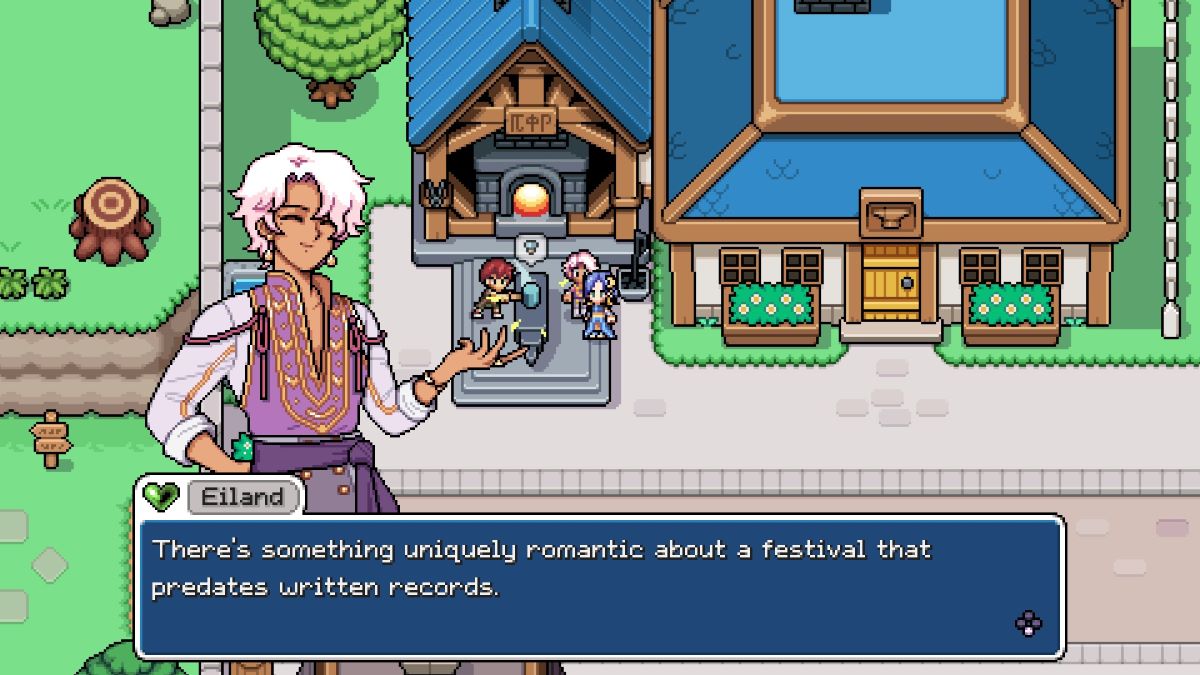
Task: Advance dialogue using the flower continue icon
Action: coord(1028,624)
